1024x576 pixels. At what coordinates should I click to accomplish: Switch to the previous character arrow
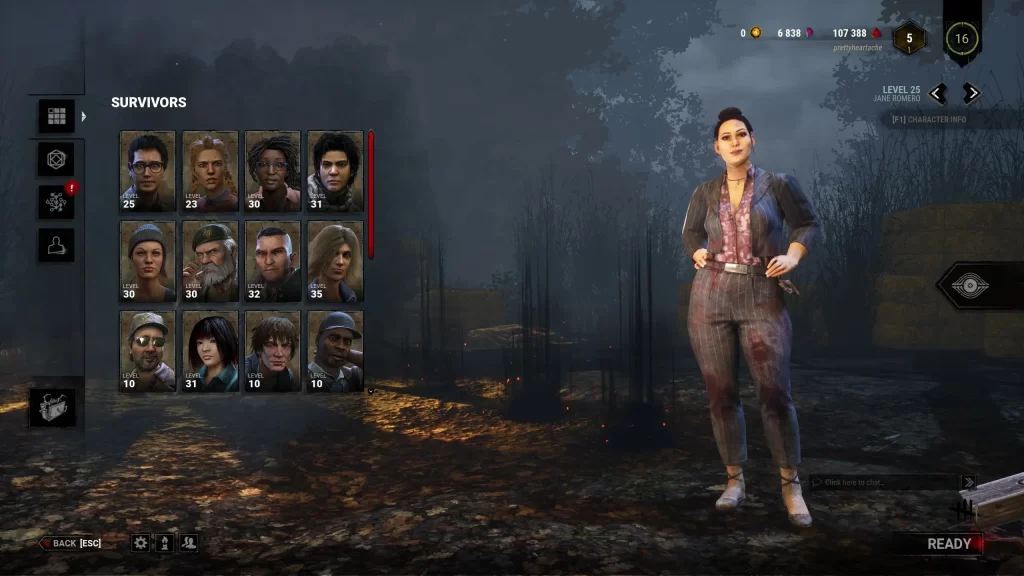938,94
